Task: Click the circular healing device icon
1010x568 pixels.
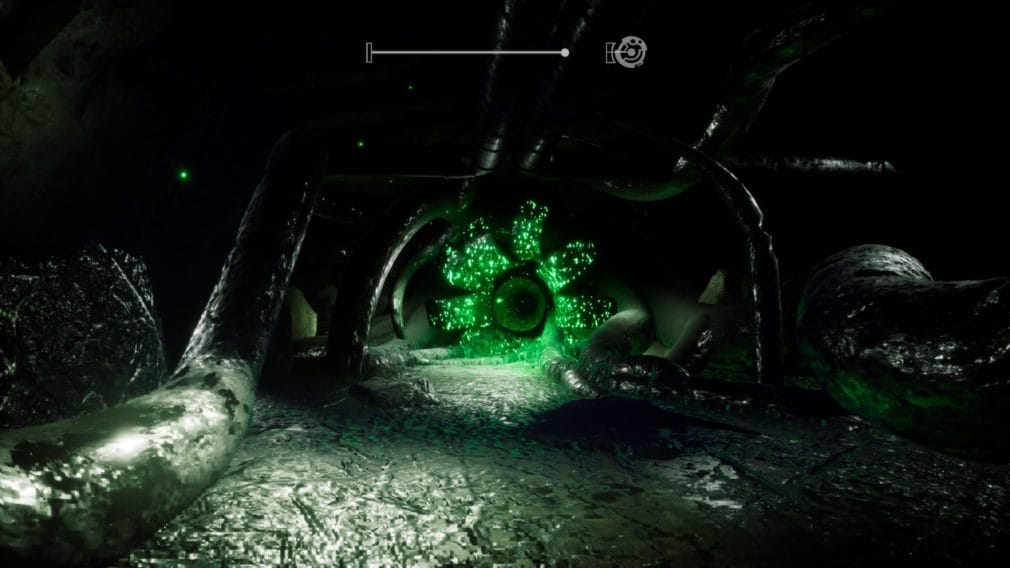Action: pos(630,52)
